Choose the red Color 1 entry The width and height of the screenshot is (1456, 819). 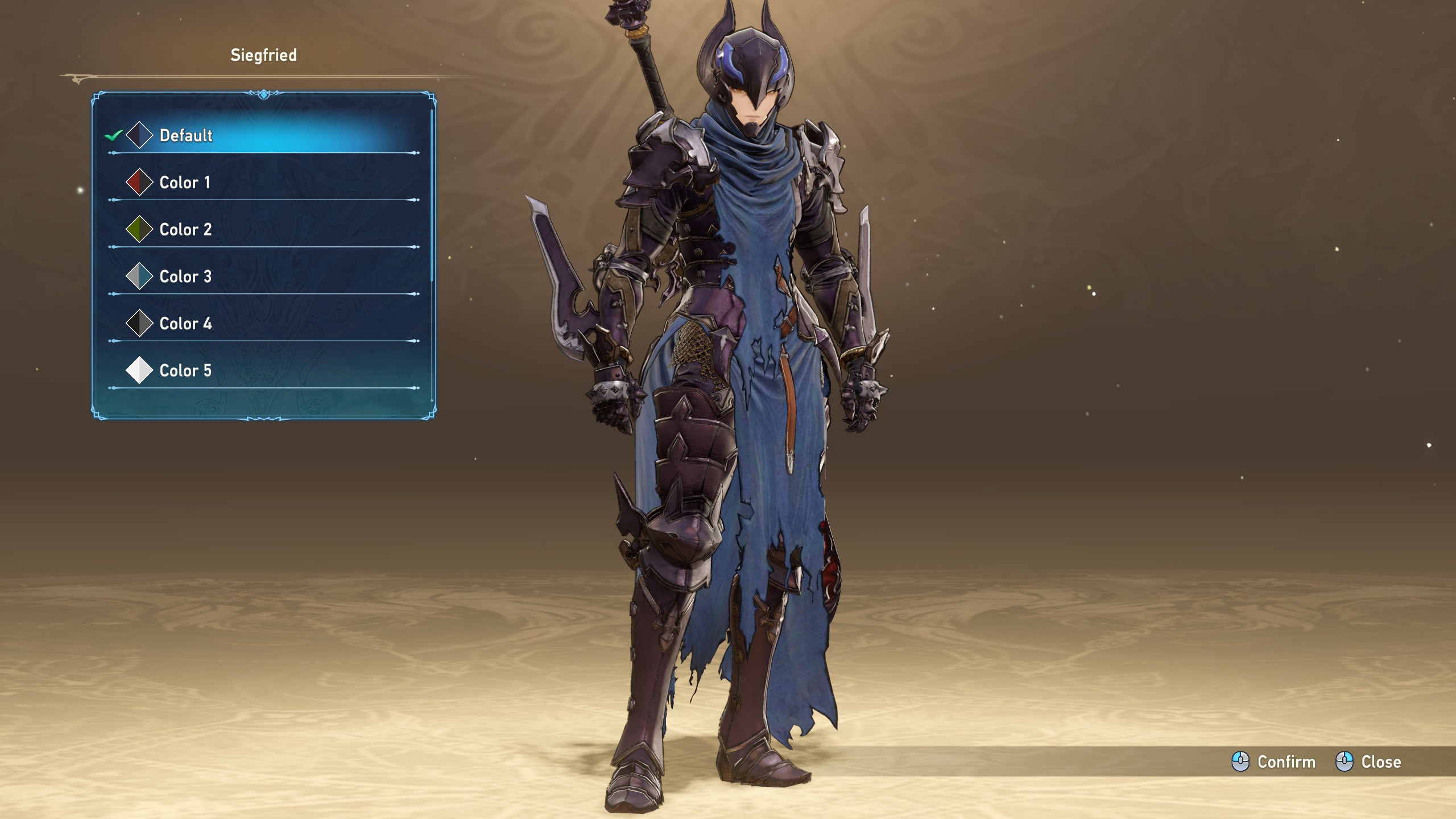(185, 183)
